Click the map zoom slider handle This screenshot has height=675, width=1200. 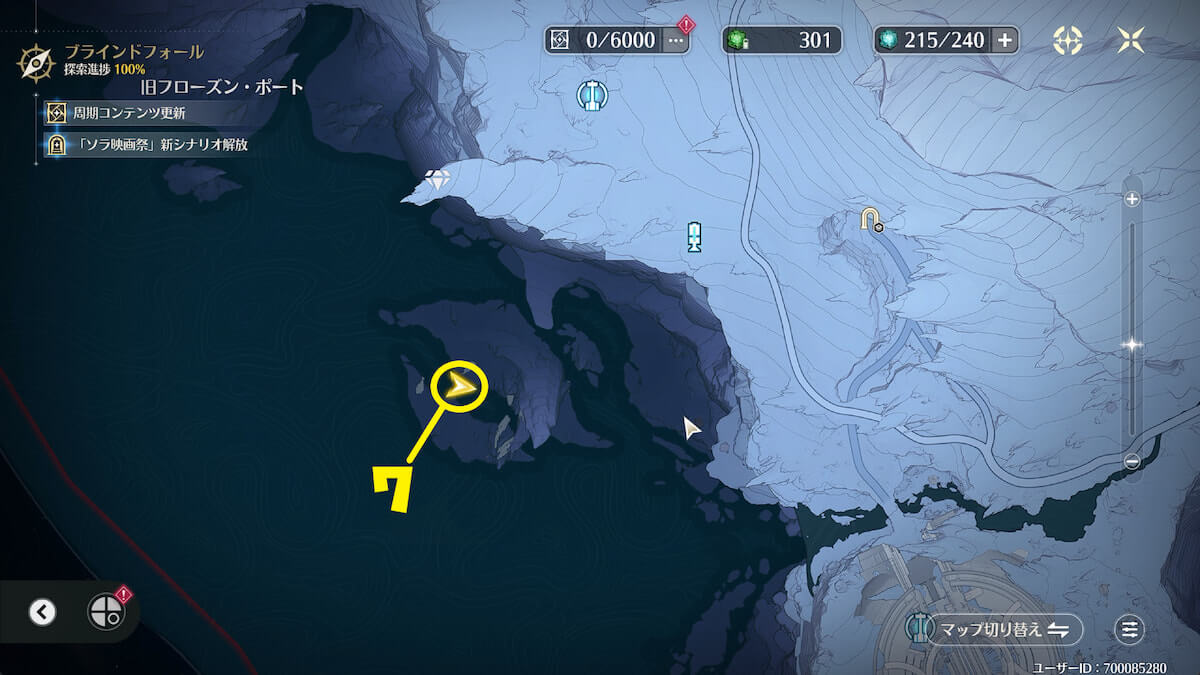click(1132, 344)
